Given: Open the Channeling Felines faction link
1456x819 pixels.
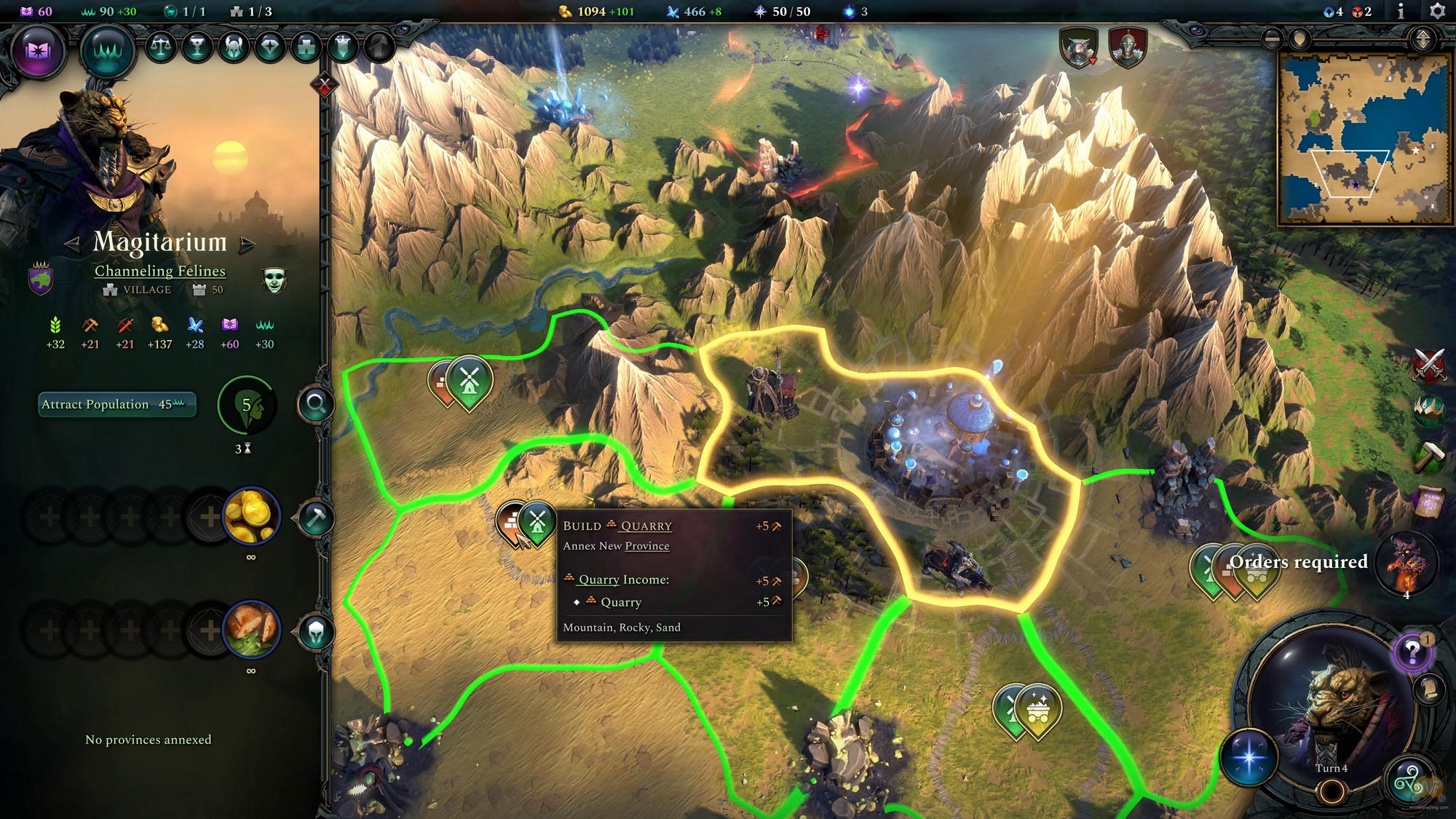Looking at the screenshot, I should pyautogui.click(x=162, y=271).
